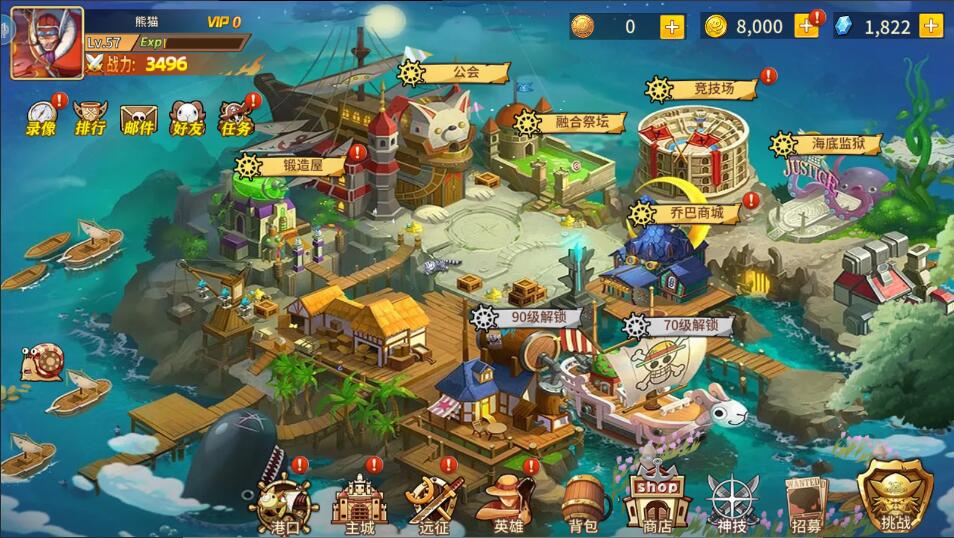The width and height of the screenshot is (954, 538).
Task: Start the 挑战 challenge mode
Action: 893,498
